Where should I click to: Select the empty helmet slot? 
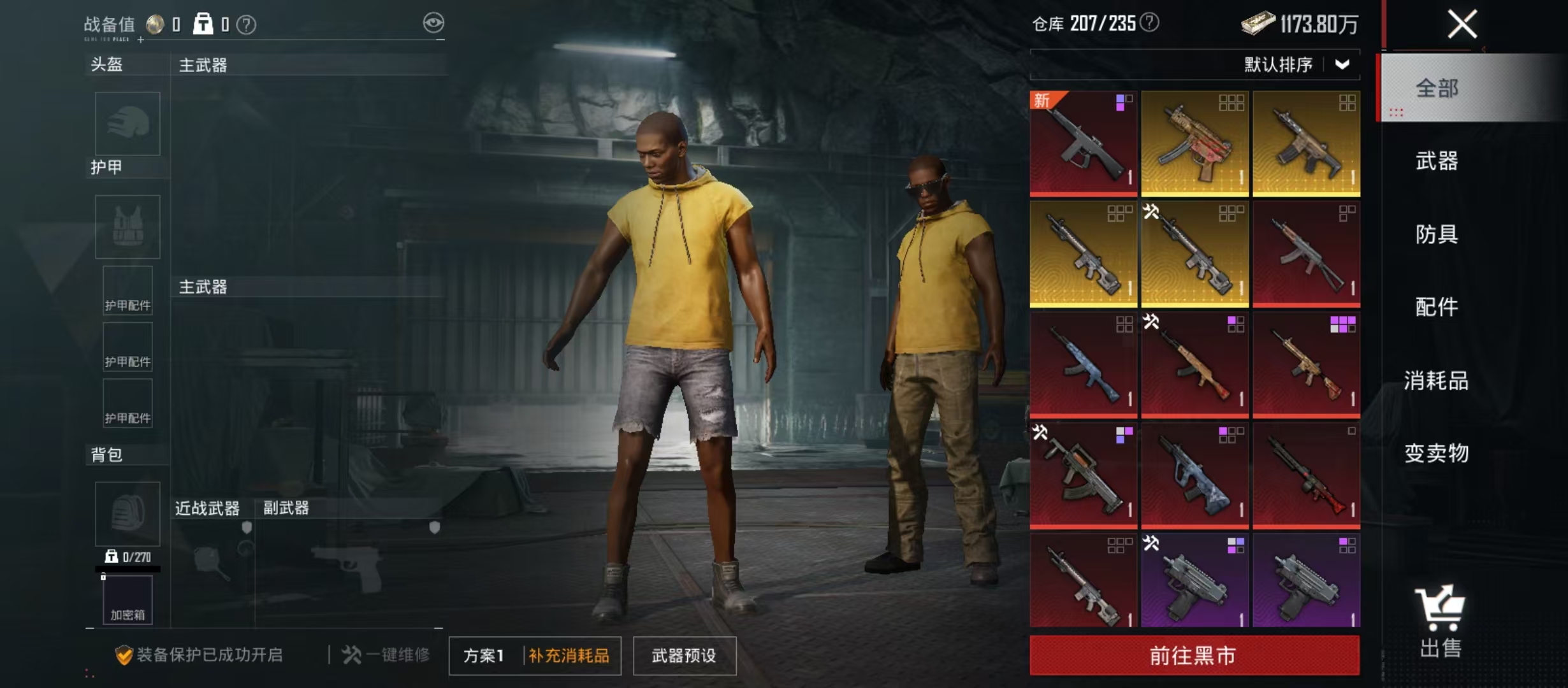[127, 124]
